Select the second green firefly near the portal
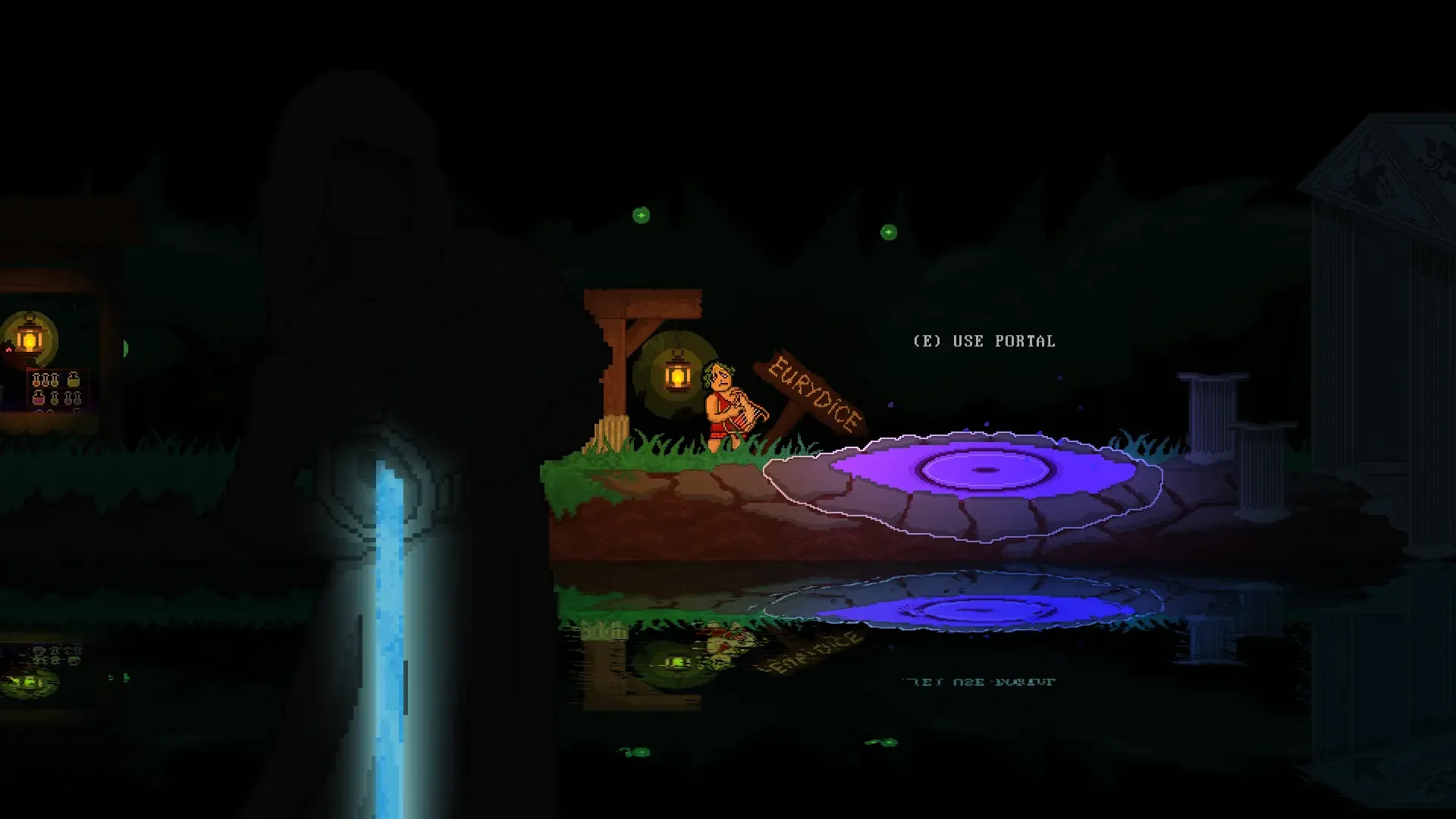 (889, 231)
